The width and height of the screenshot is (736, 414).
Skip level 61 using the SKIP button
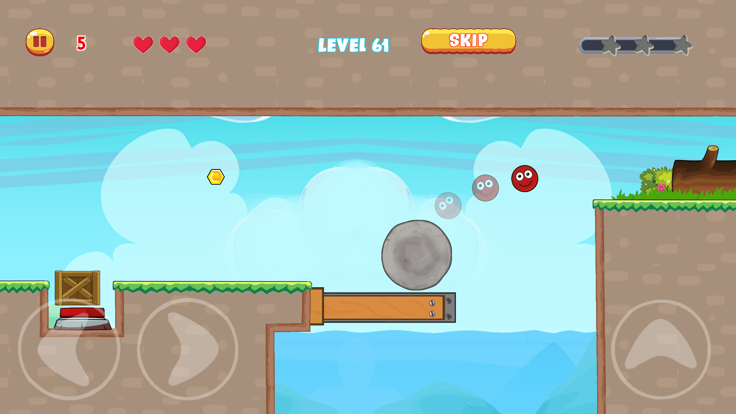tap(468, 41)
